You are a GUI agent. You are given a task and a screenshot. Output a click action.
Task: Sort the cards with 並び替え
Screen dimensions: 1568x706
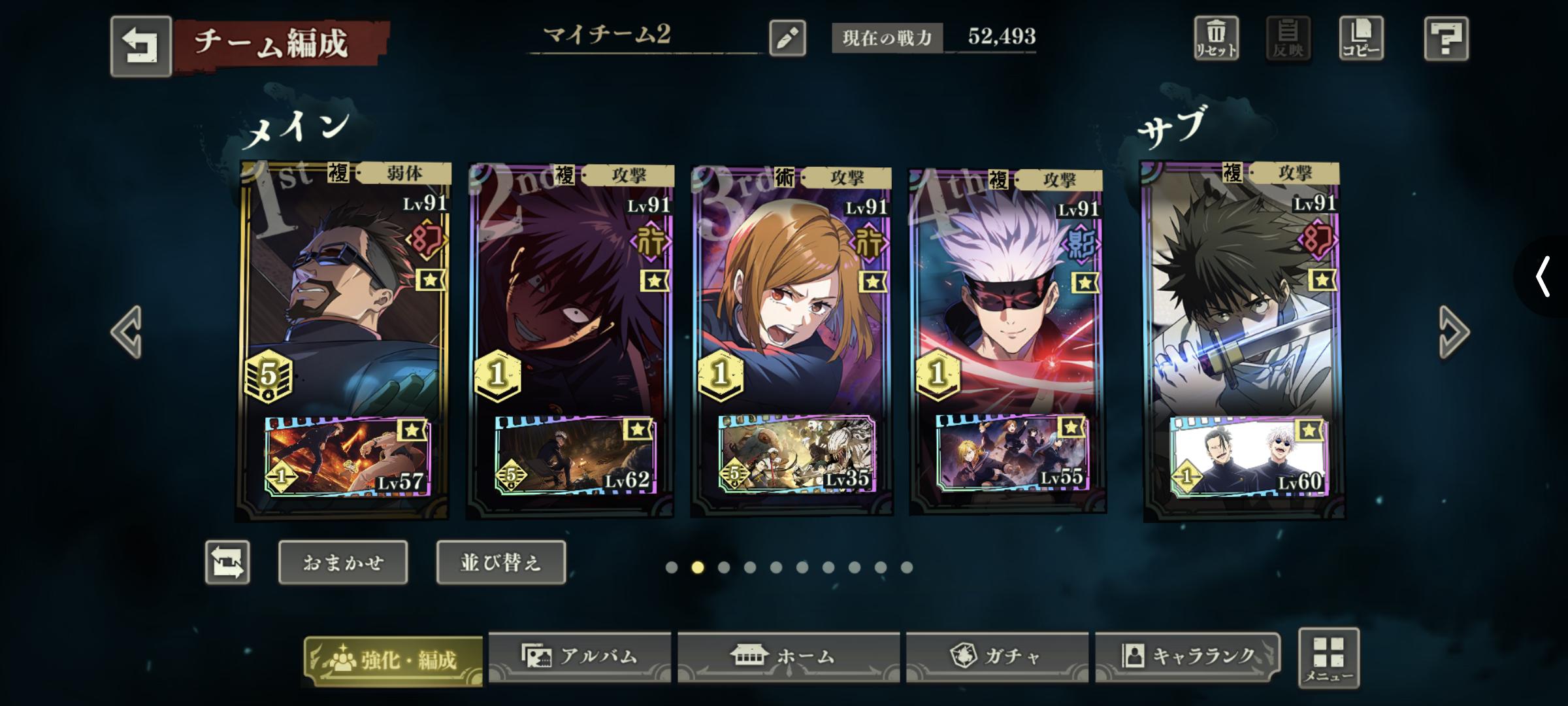tap(500, 562)
